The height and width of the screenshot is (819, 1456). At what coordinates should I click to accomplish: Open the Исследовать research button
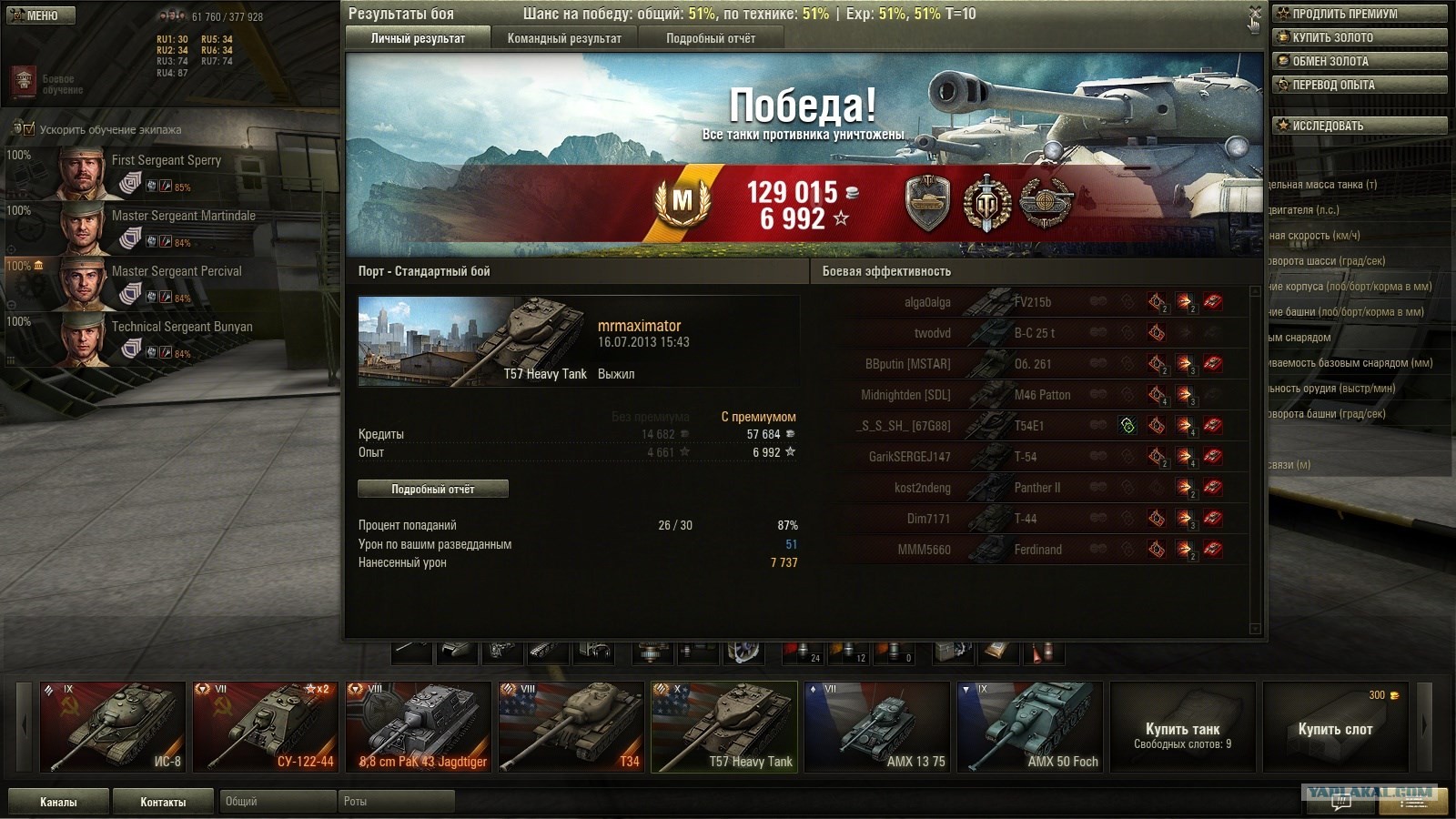tap(1359, 126)
